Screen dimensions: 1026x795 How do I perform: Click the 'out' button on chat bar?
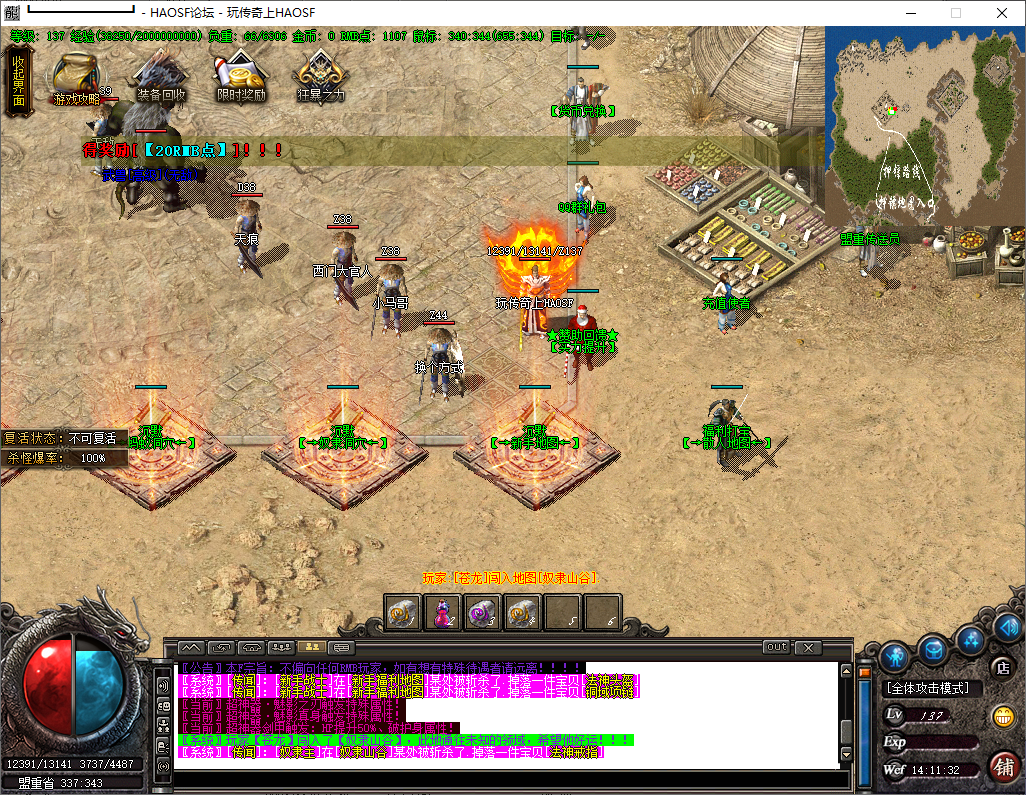(776, 647)
